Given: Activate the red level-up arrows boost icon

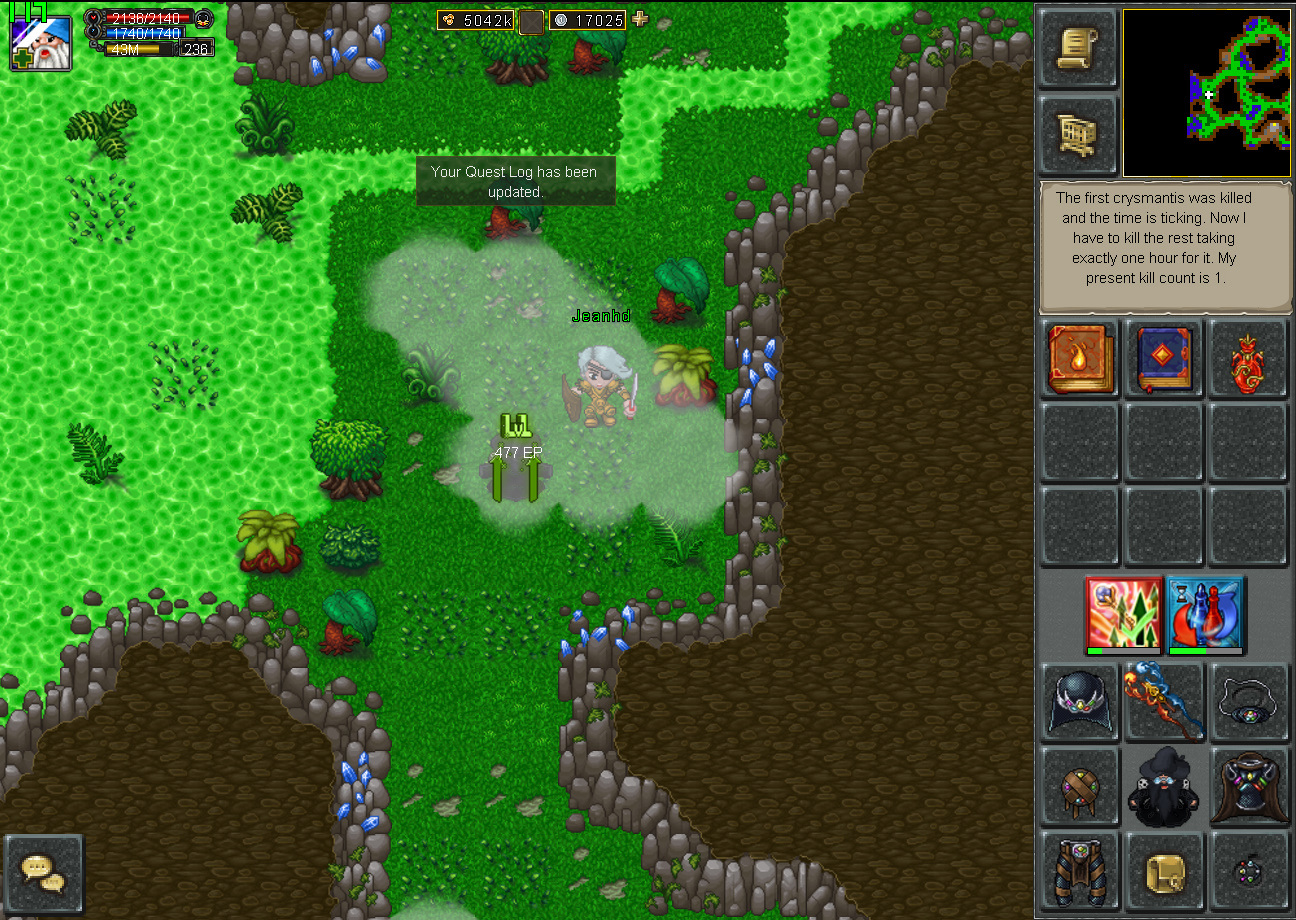Looking at the screenshot, I should point(1124,612).
